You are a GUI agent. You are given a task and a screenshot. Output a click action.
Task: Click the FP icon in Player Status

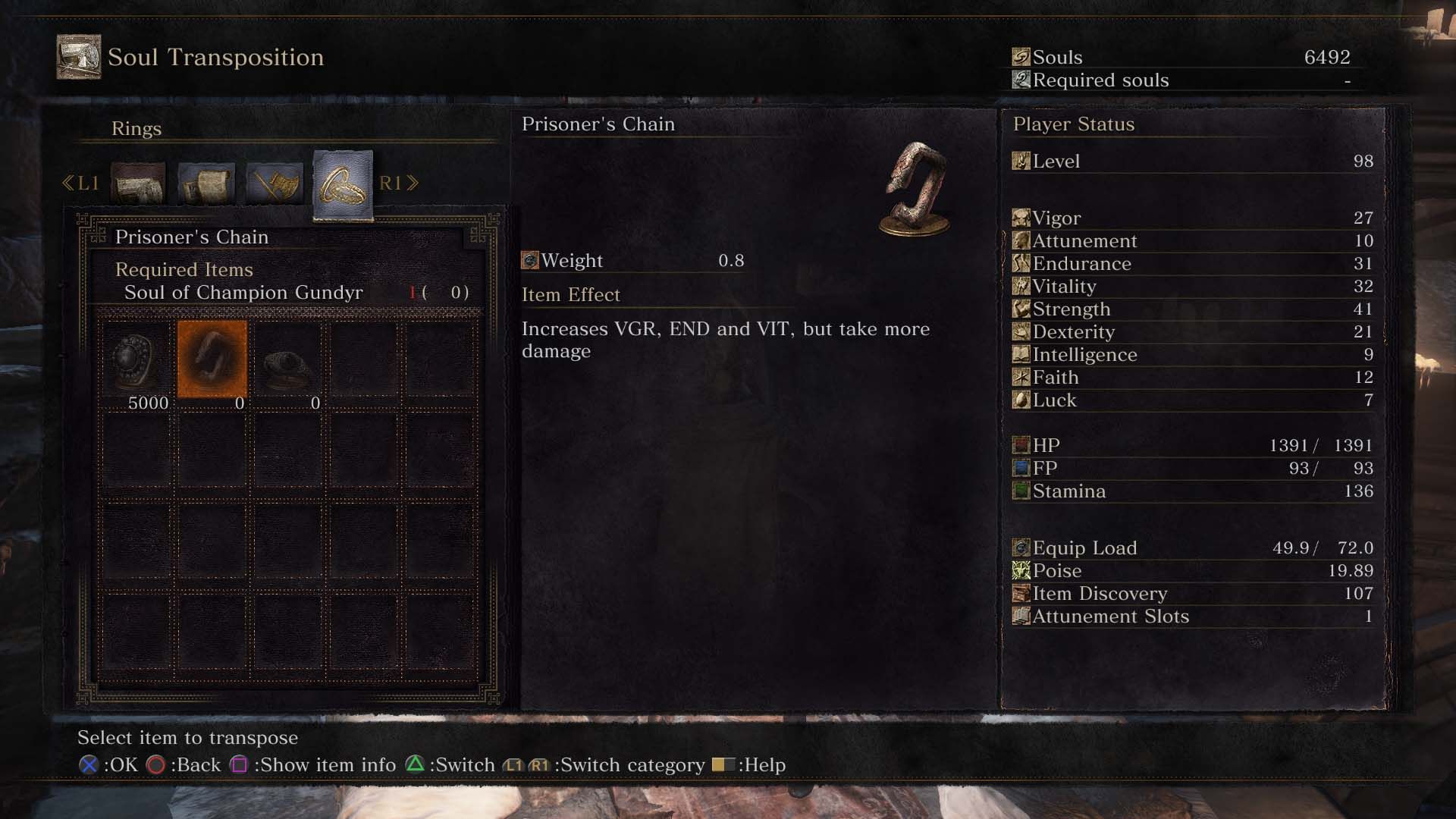(x=1022, y=468)
